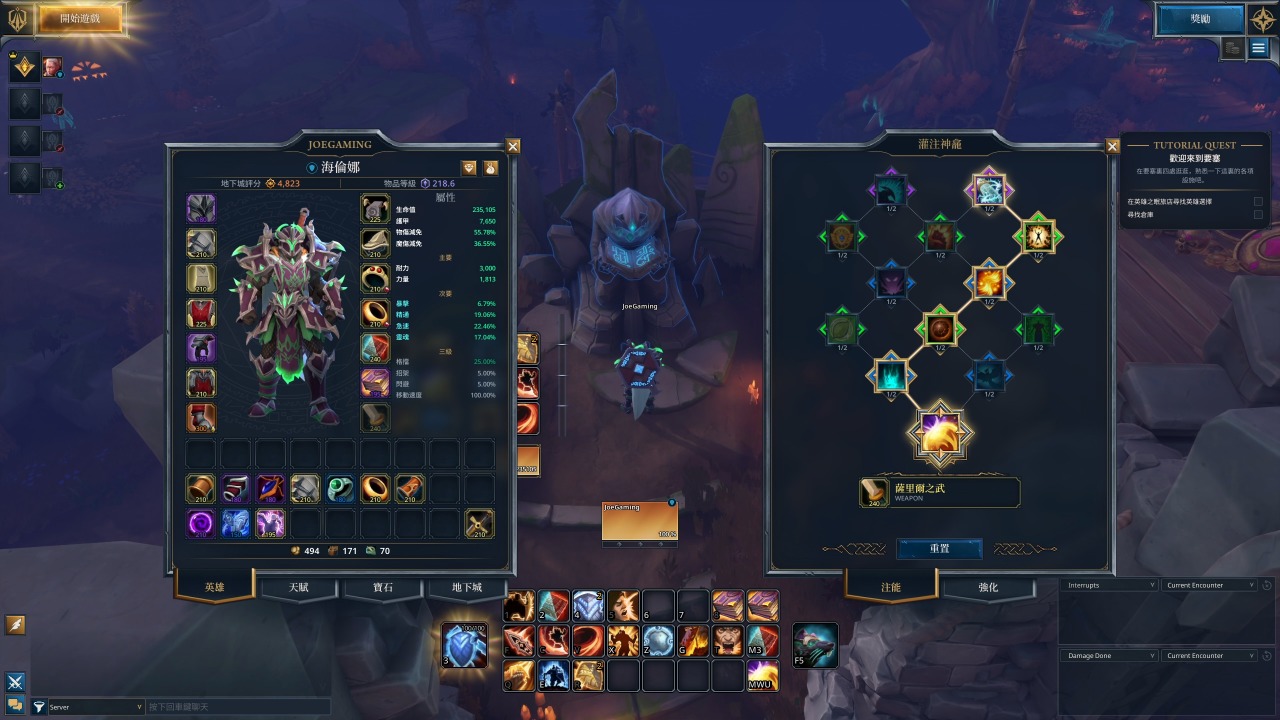Close the 灌注神龕 shrine panel
The width and height of the screenshot is (1280, 720).
tap(1112, 146)
